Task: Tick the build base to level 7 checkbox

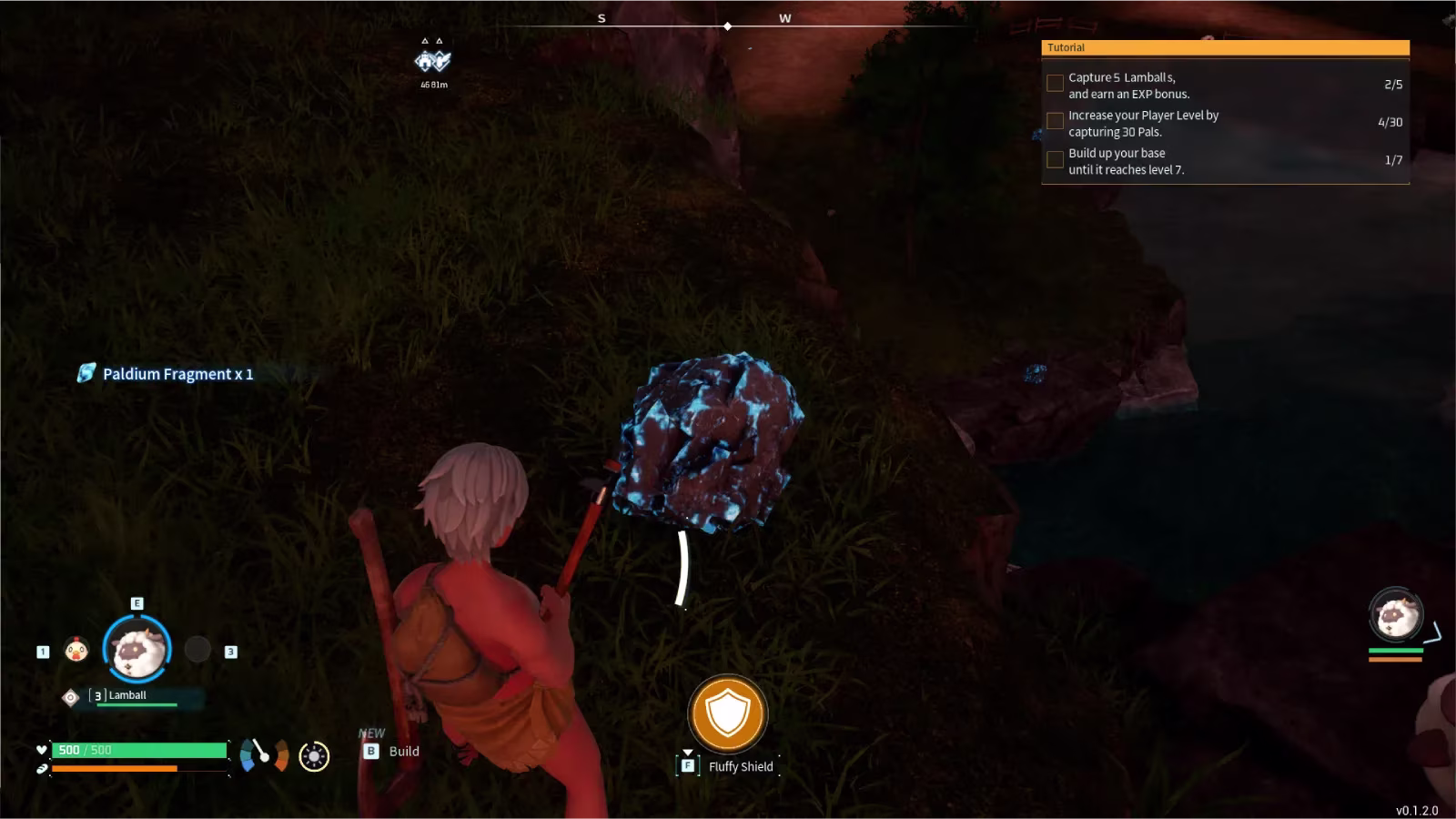Action: click(x=1055, y=159)
